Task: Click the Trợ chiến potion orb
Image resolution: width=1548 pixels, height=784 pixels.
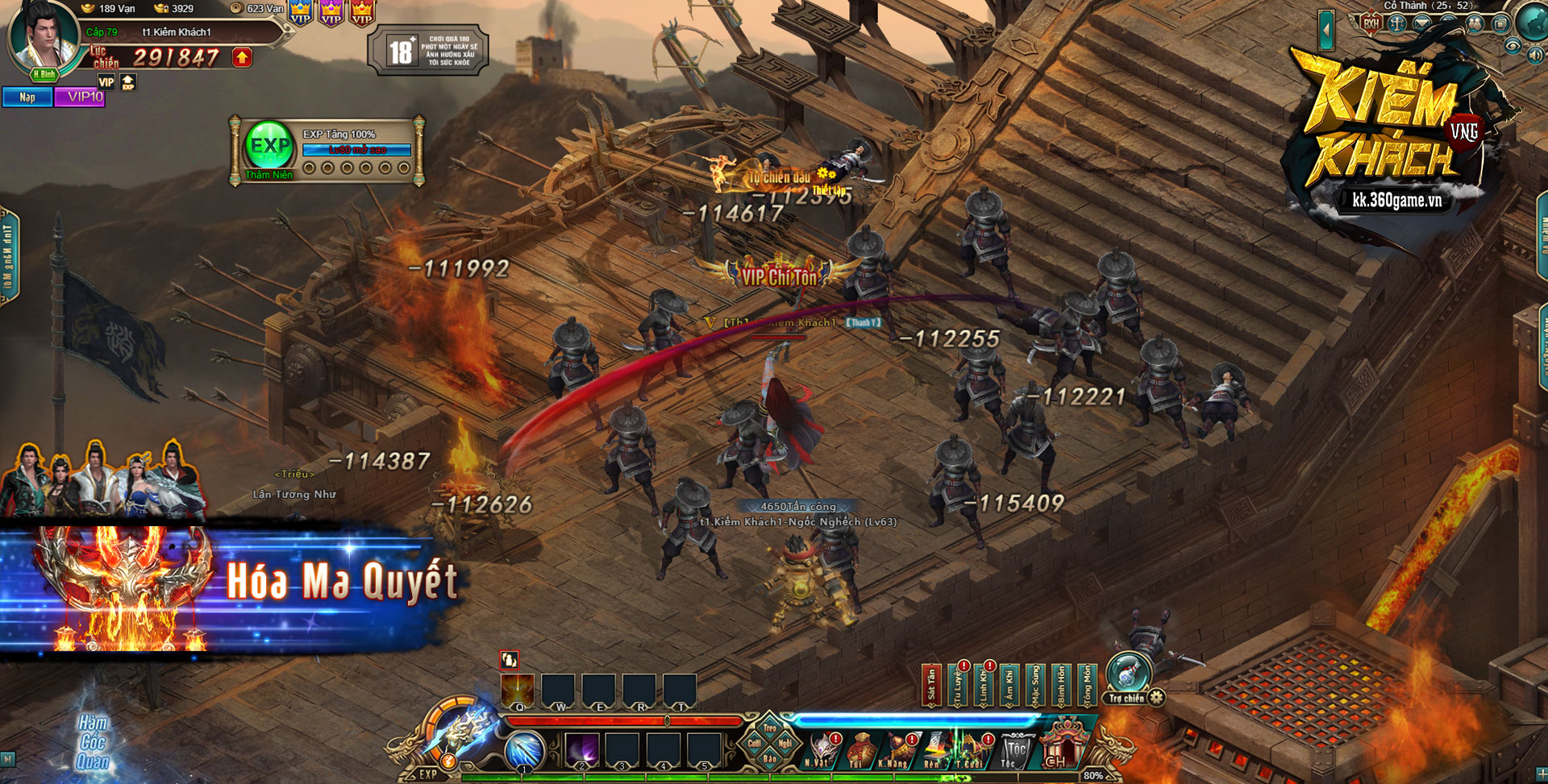Action: click(x=1127, y=674)
